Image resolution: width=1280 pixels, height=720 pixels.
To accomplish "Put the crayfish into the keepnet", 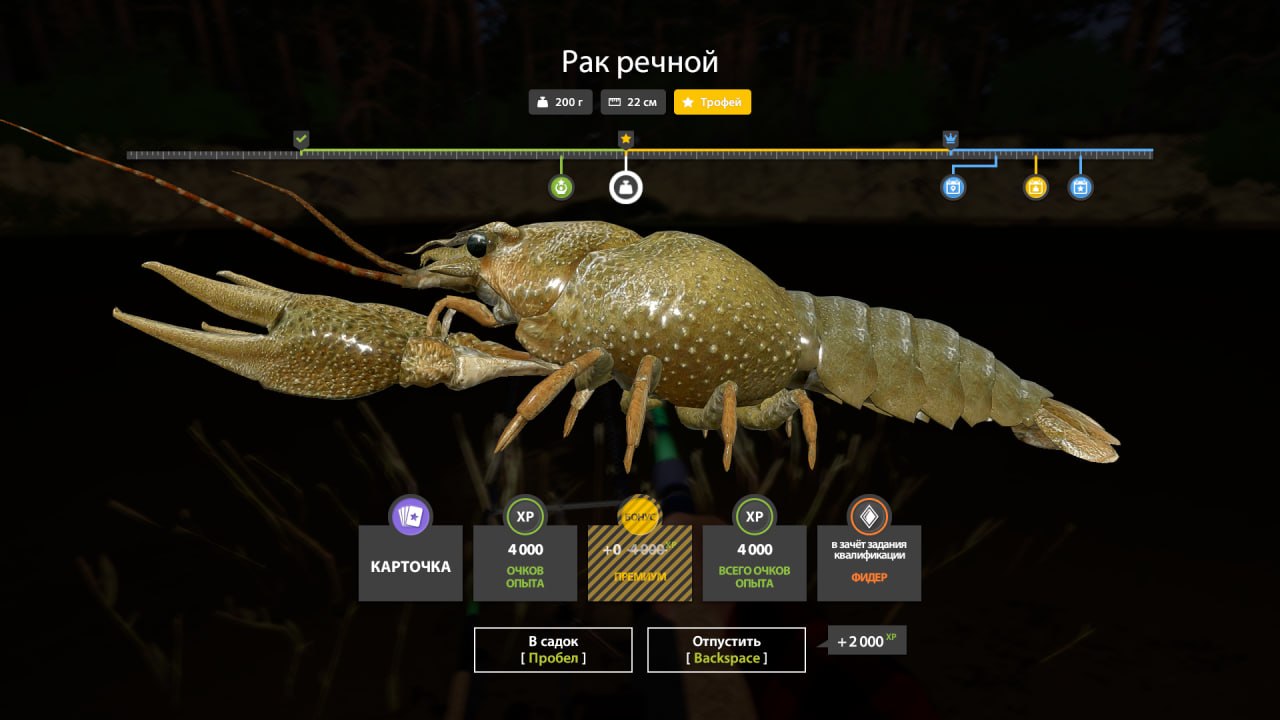I will 553,649.
